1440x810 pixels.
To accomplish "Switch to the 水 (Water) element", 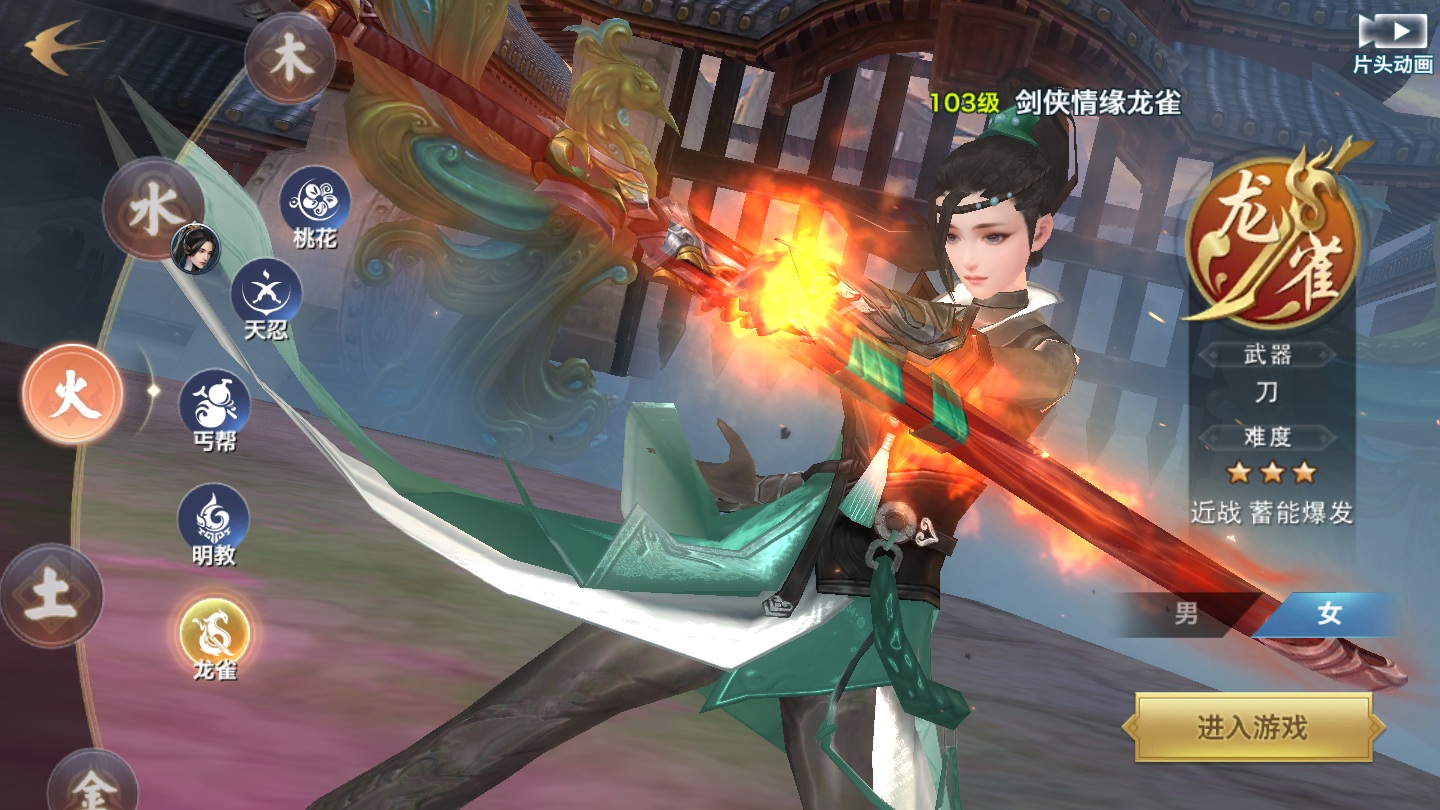I will (x=153, y=208).
